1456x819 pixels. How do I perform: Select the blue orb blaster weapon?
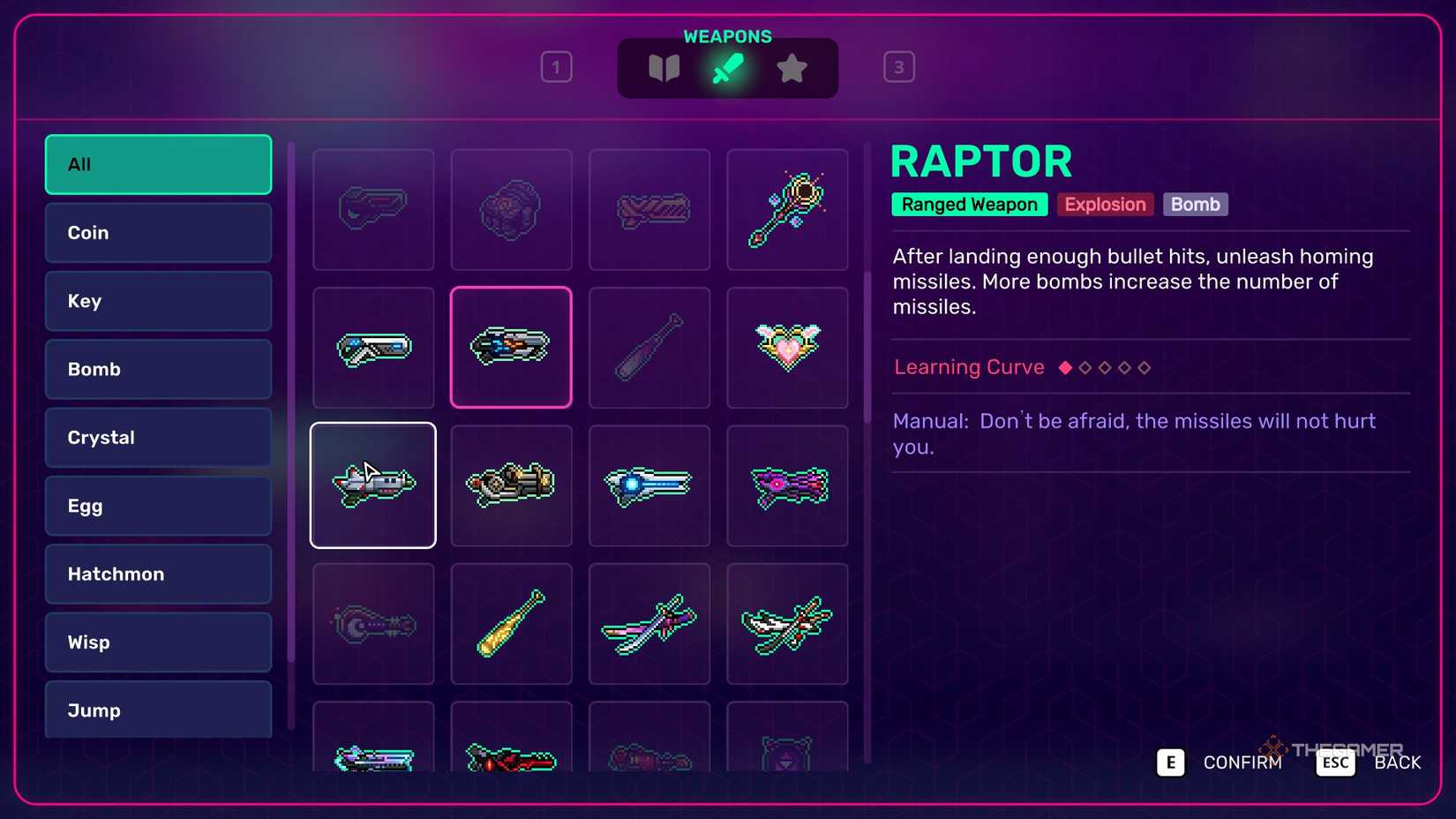coord(649,485)
